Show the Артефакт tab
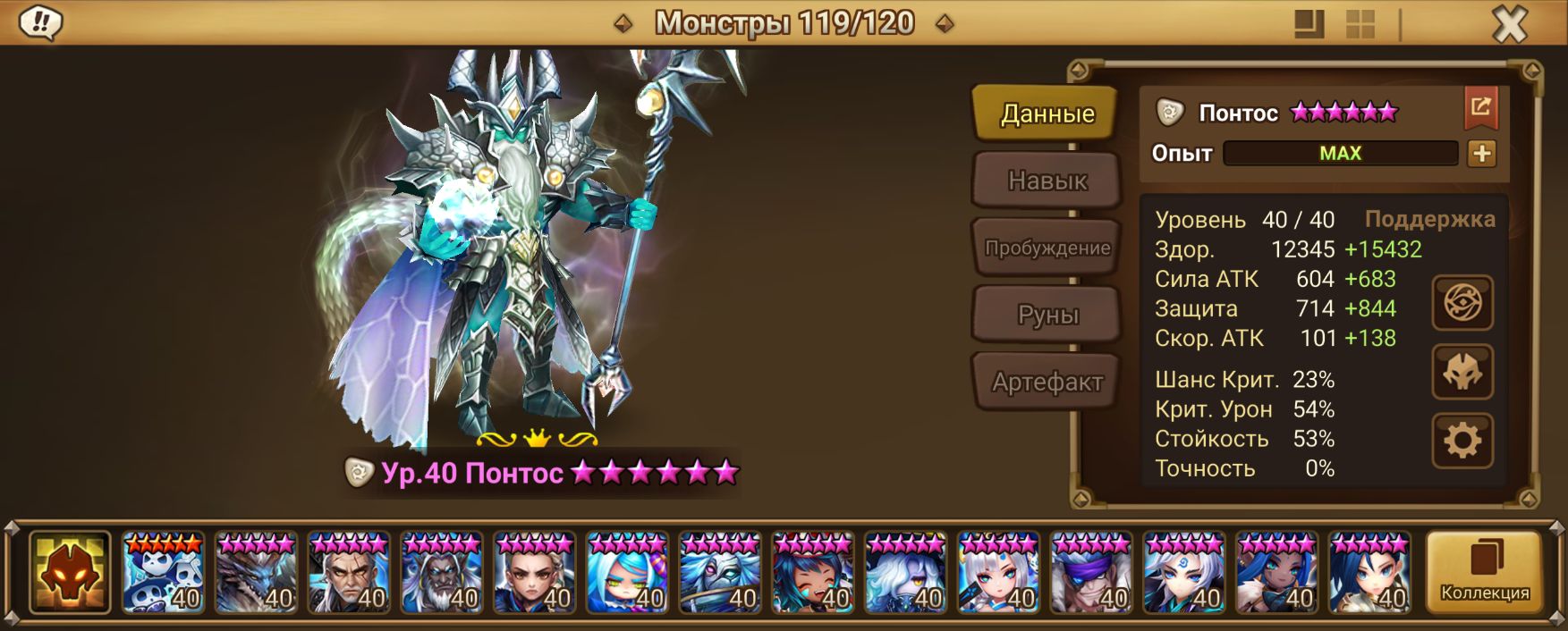The image size is (1568, 631). [1047, 382]
